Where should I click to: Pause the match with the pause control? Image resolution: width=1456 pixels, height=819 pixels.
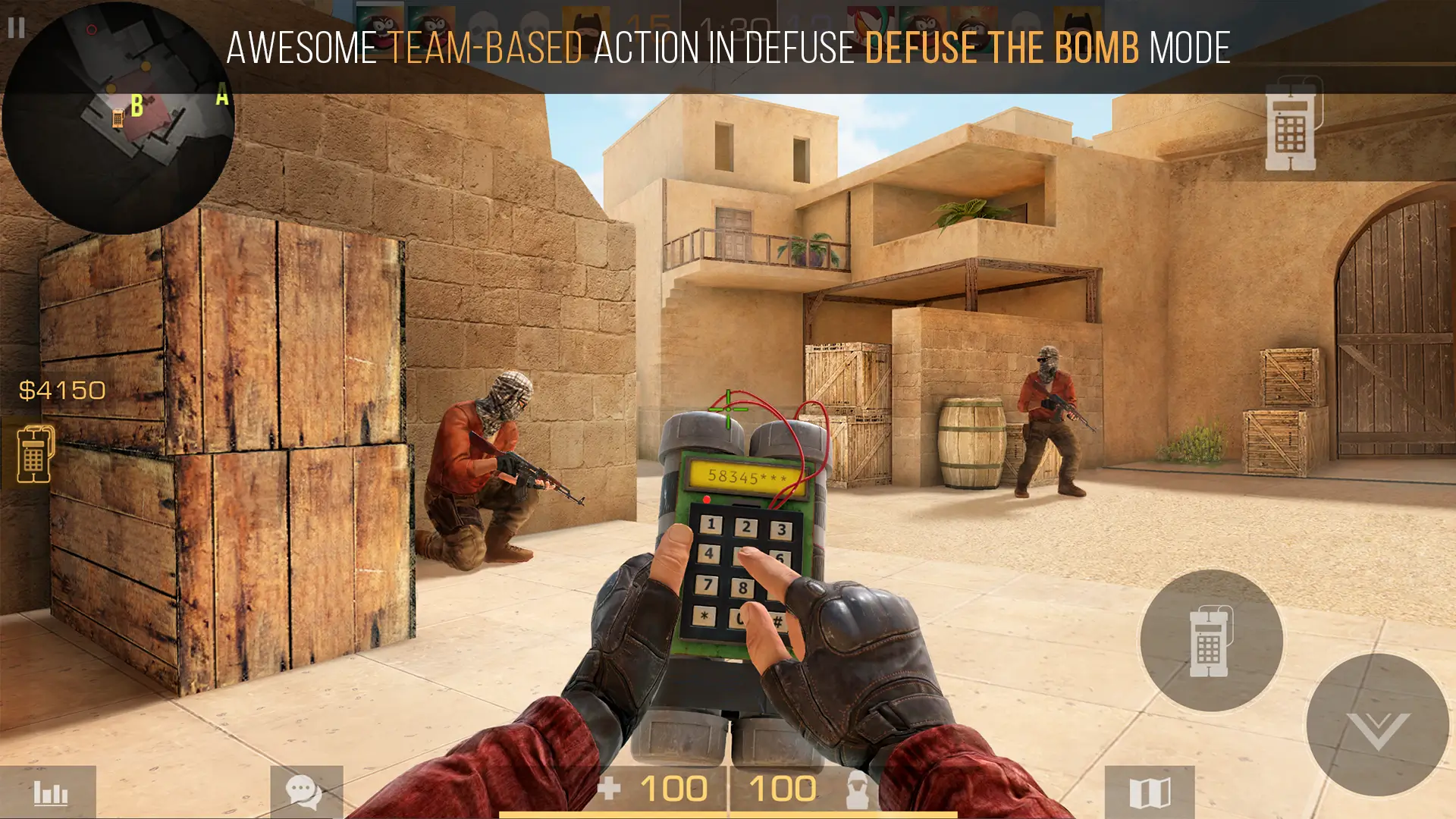(x=14, y=29)
